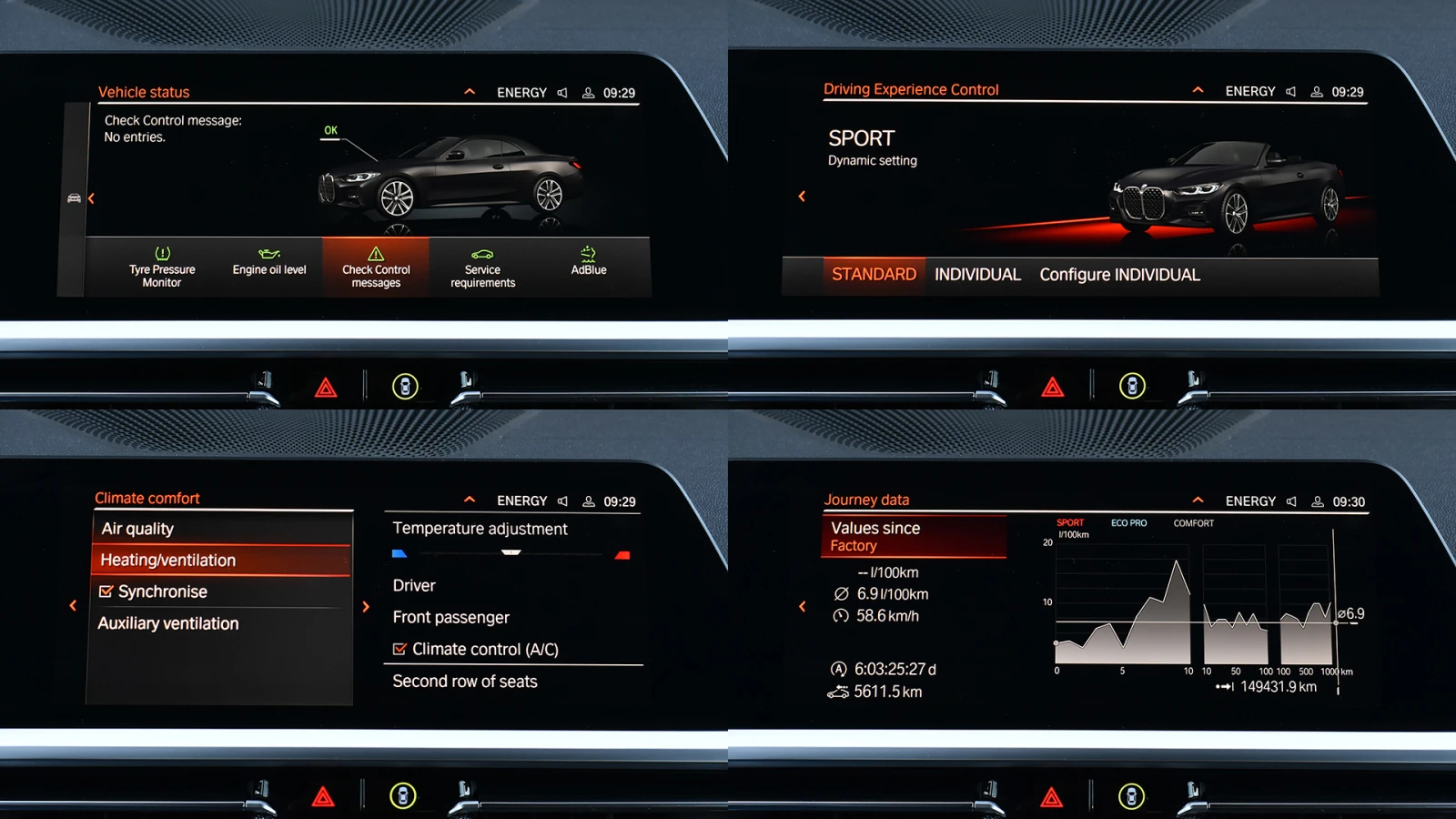Open Check Control messages
The height and width of the screenshot is (819, 1456).
click(376, 268)
